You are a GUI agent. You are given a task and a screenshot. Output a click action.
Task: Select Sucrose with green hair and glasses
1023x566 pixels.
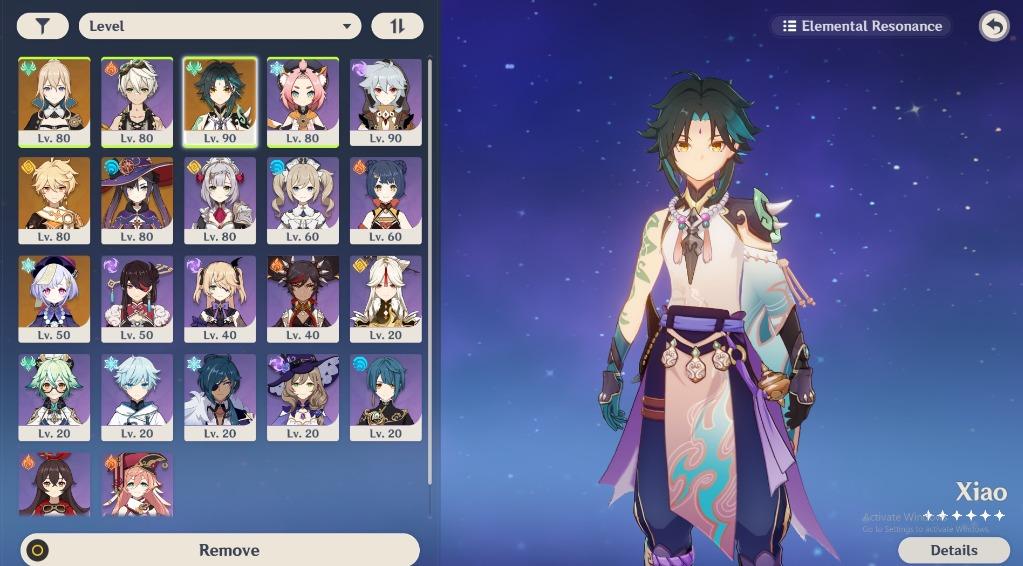[54, 396]
